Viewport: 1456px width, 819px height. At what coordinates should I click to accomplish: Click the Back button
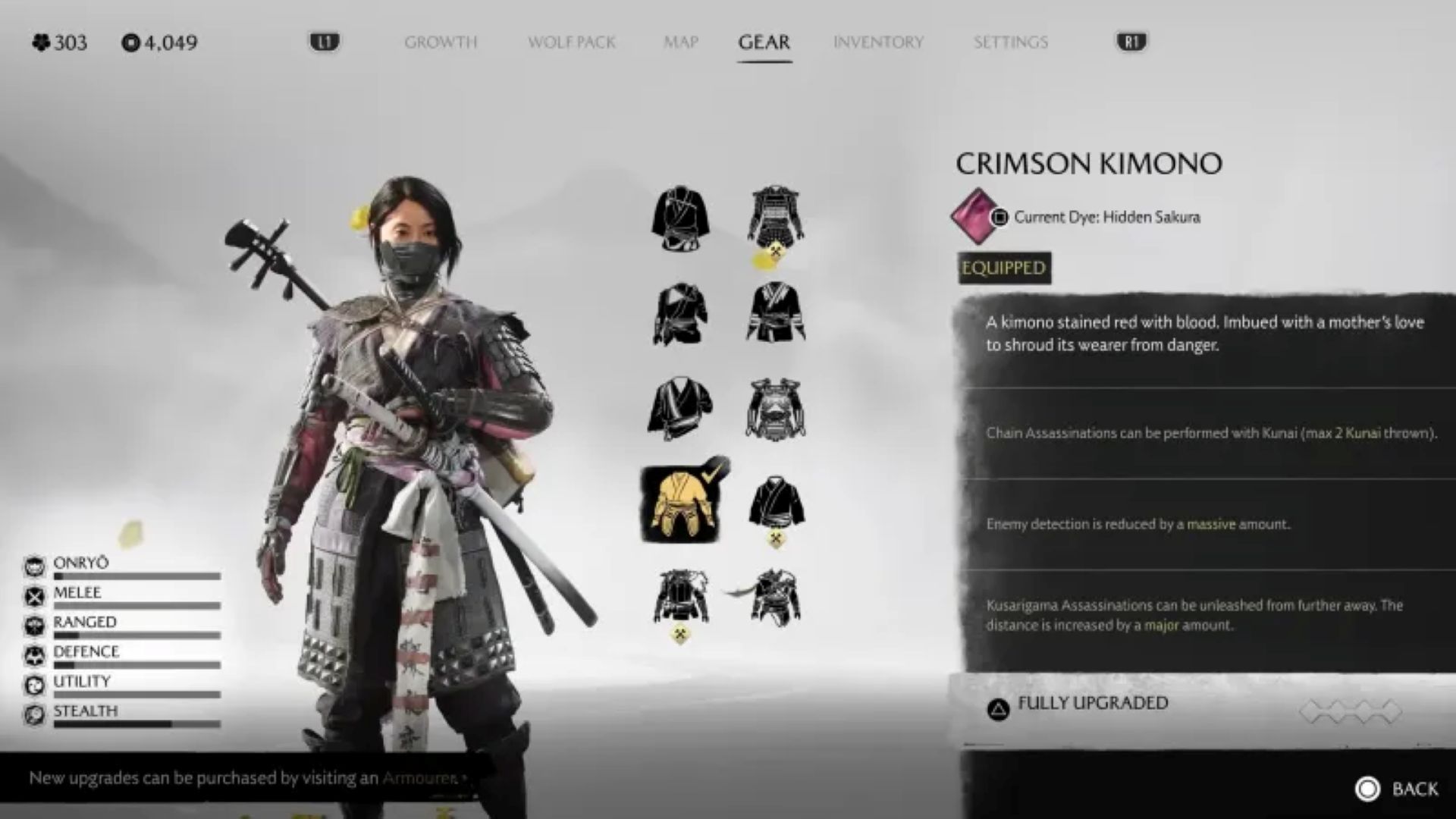(1397, 789)
